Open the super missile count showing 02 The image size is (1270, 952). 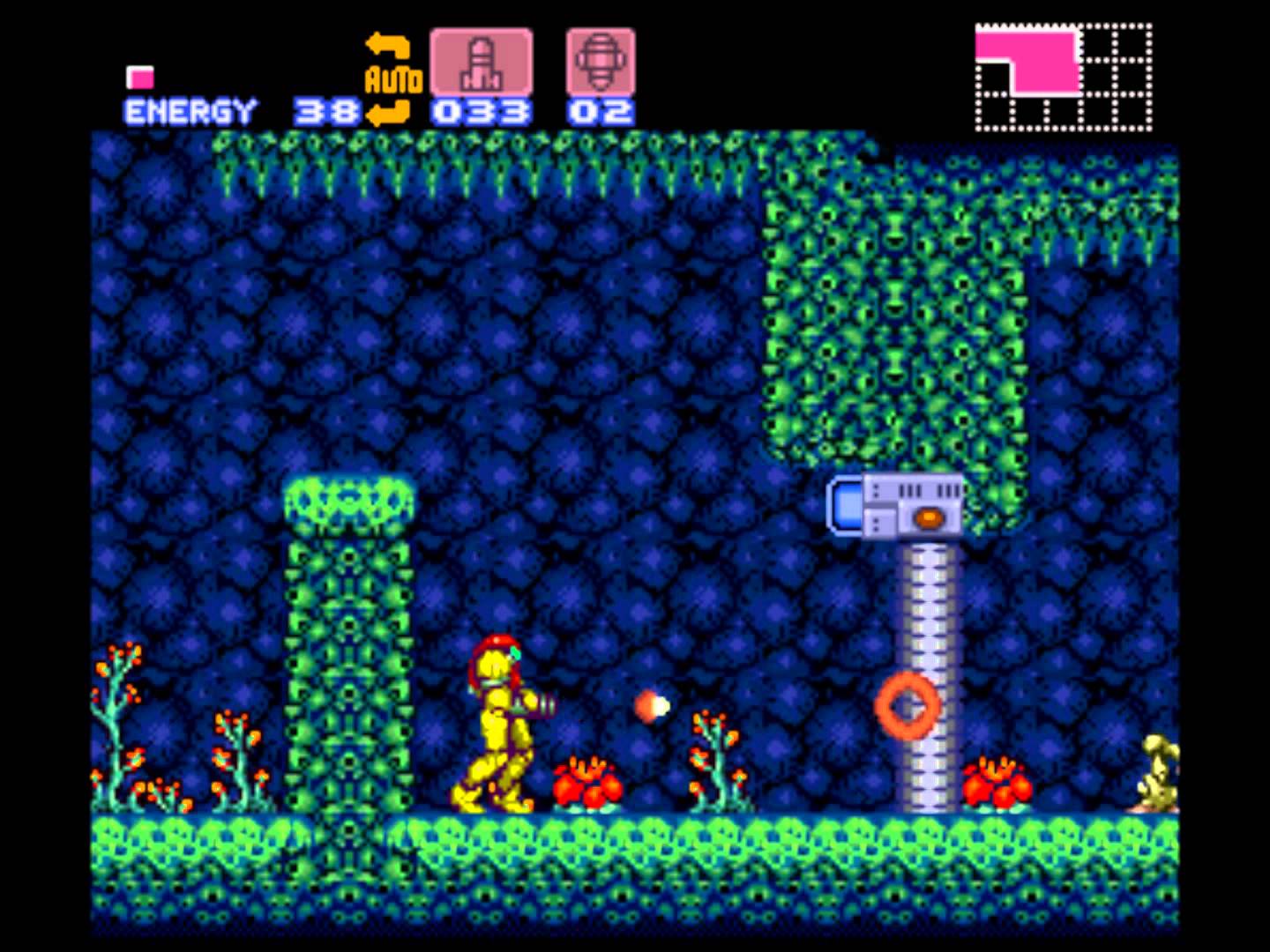601,110
